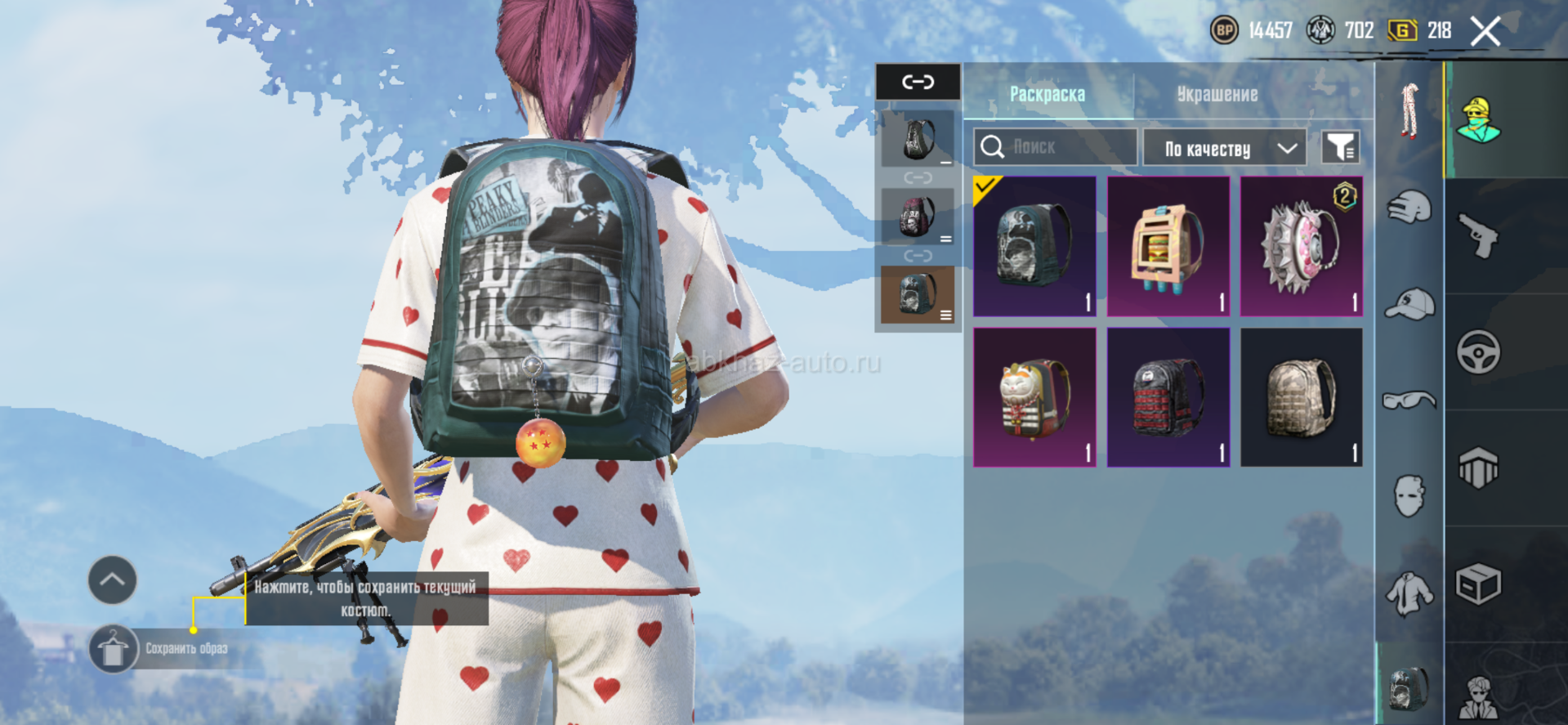Open the filter funnel button
The width and height of the screenshot is (1568, 725).
(1340, 148)
